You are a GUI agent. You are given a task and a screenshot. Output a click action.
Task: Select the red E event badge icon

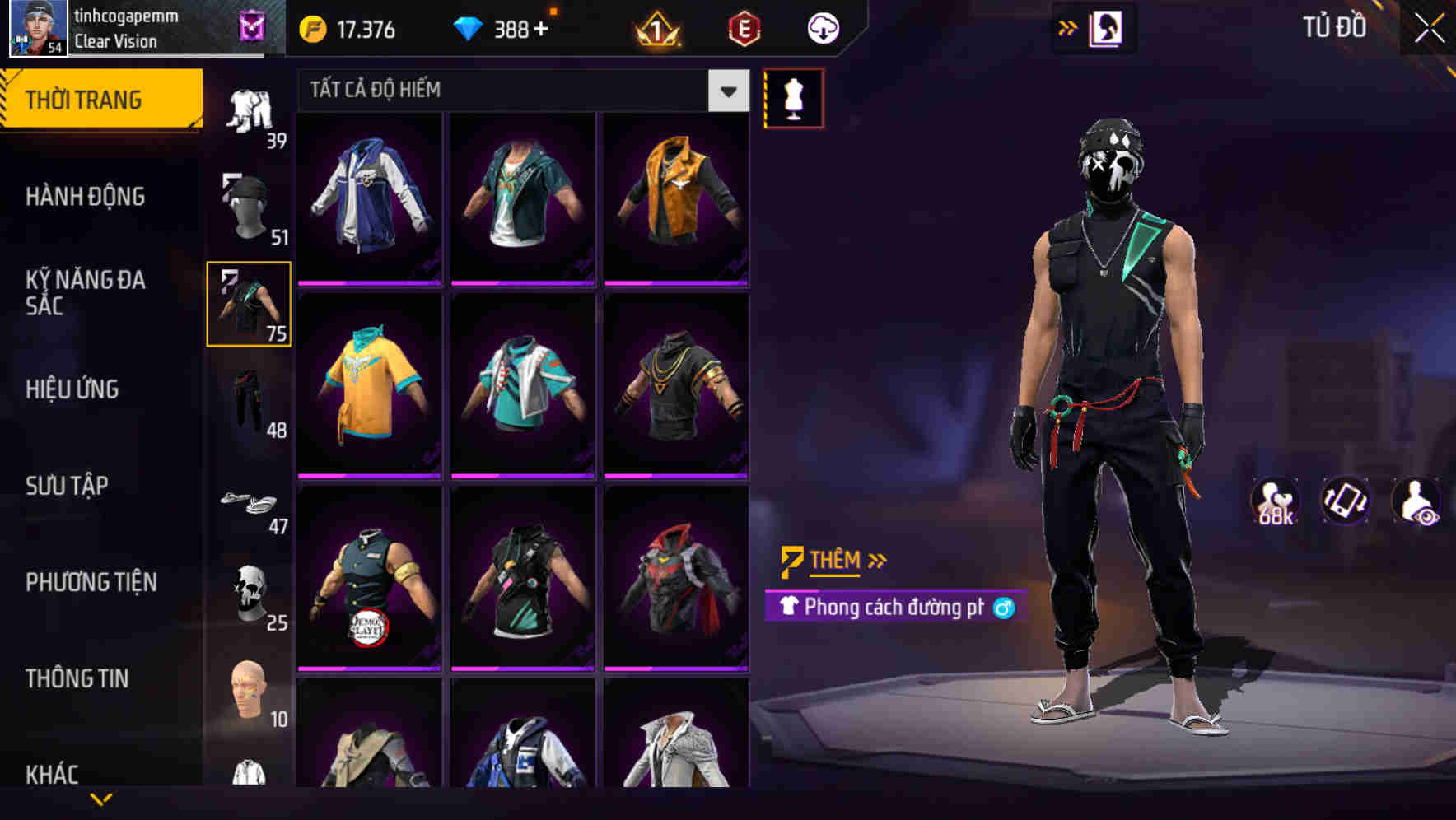coord(743,27)
